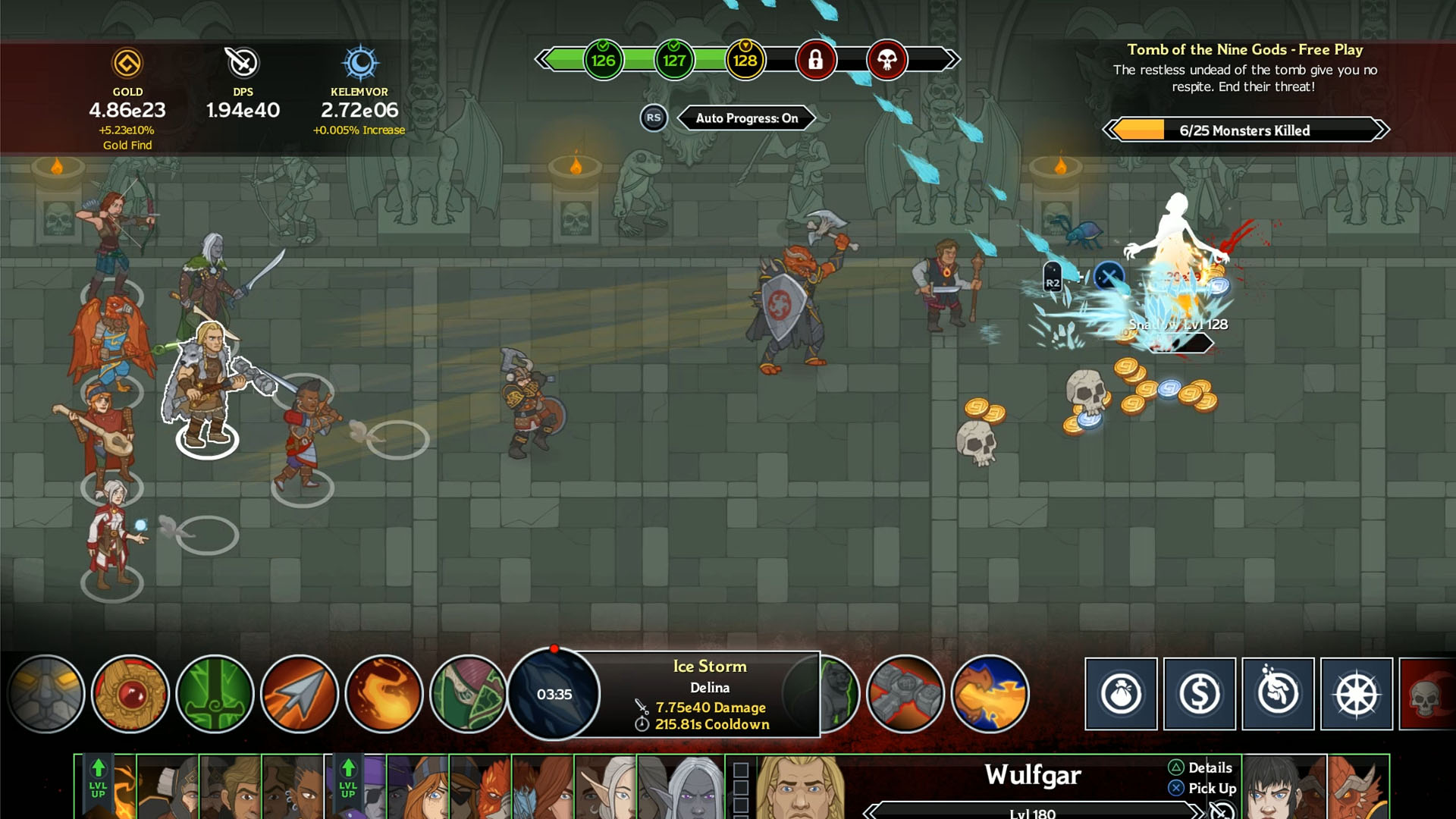Toggle Auto Progress off
The width and height of the screenshot is (1456, 819).
(x=746, y=118)
